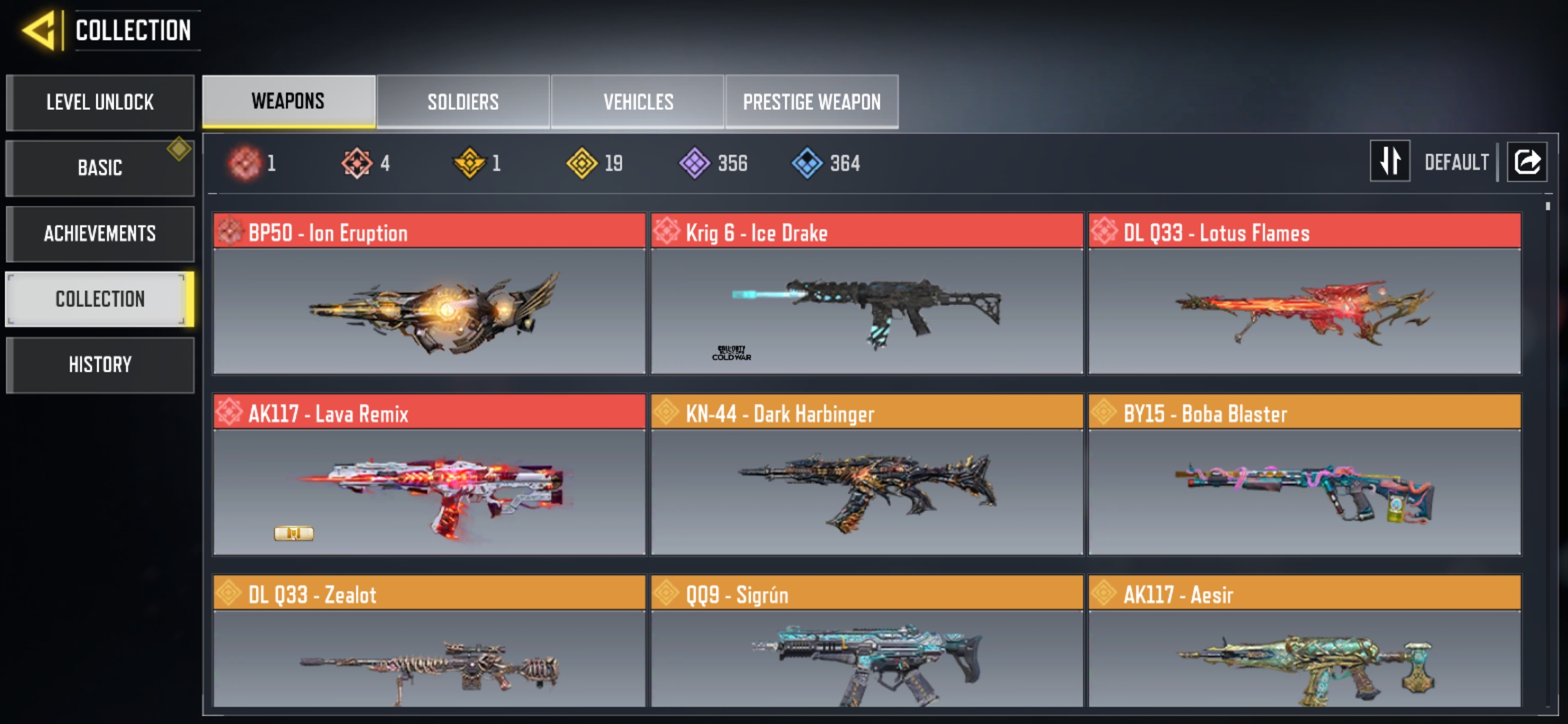Click the share collection icon
Viewport: 1568px width, 724px height.
pyautogui.click(x=1526, y=162)
